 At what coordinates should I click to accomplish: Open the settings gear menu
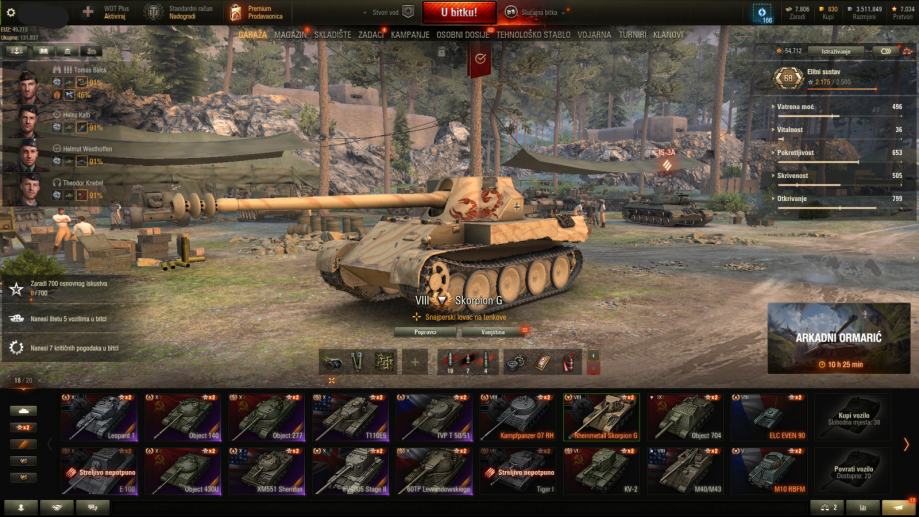click(11, 12)
